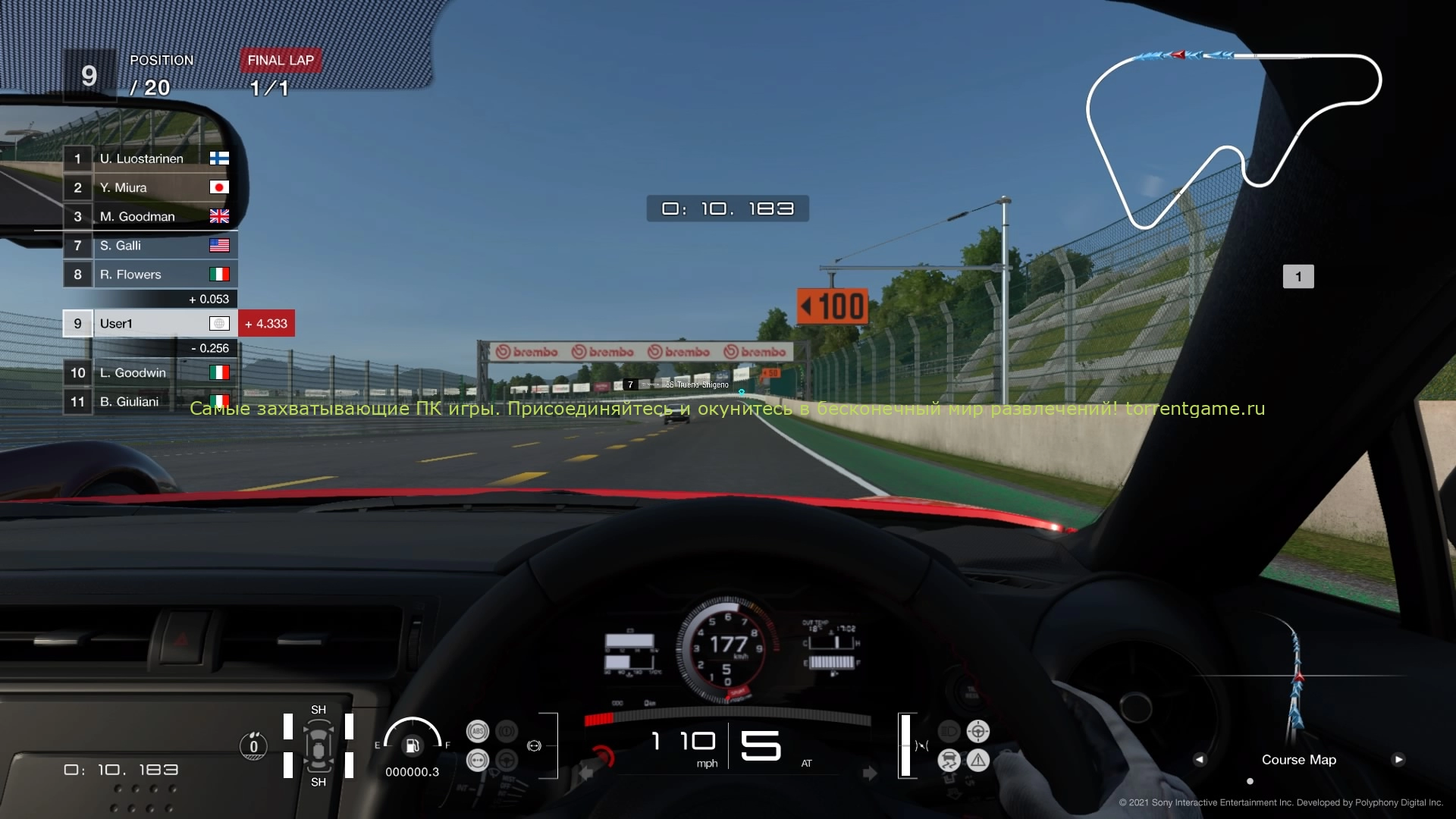
Task: Click the fuel pump gauge icon
Action: [x=412, y=745]
